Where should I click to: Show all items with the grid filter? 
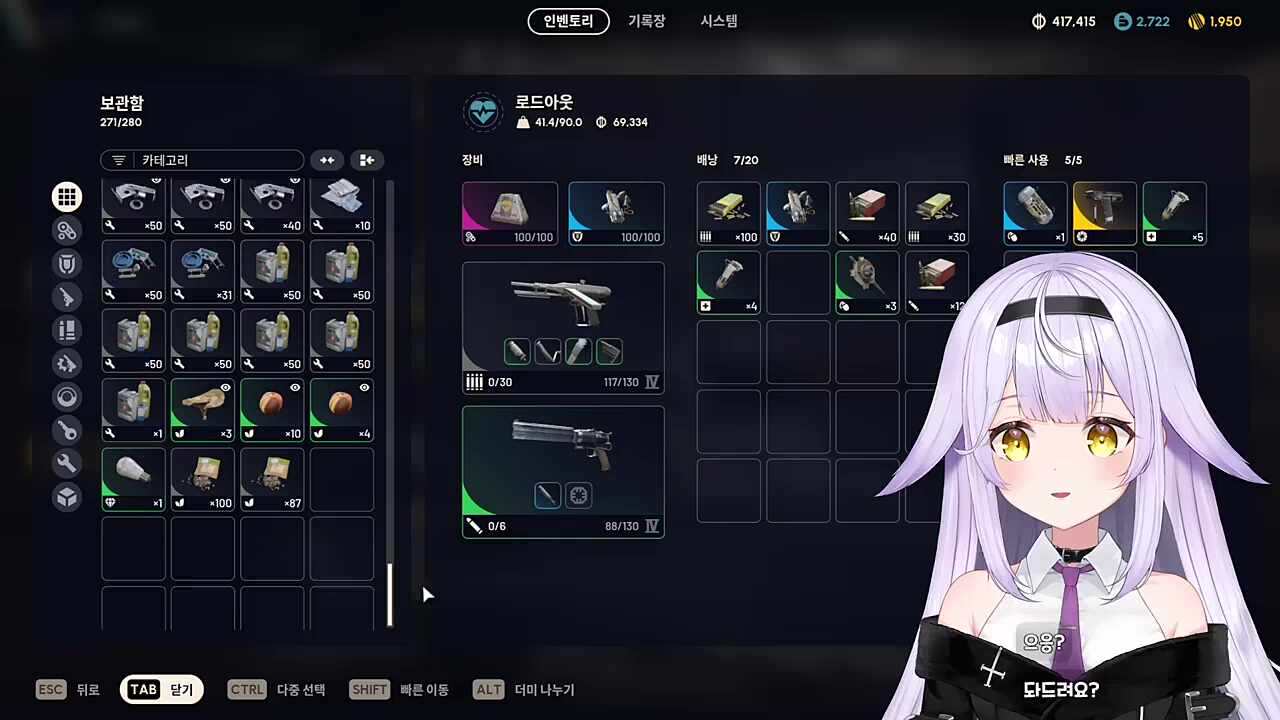click(67, 197)
